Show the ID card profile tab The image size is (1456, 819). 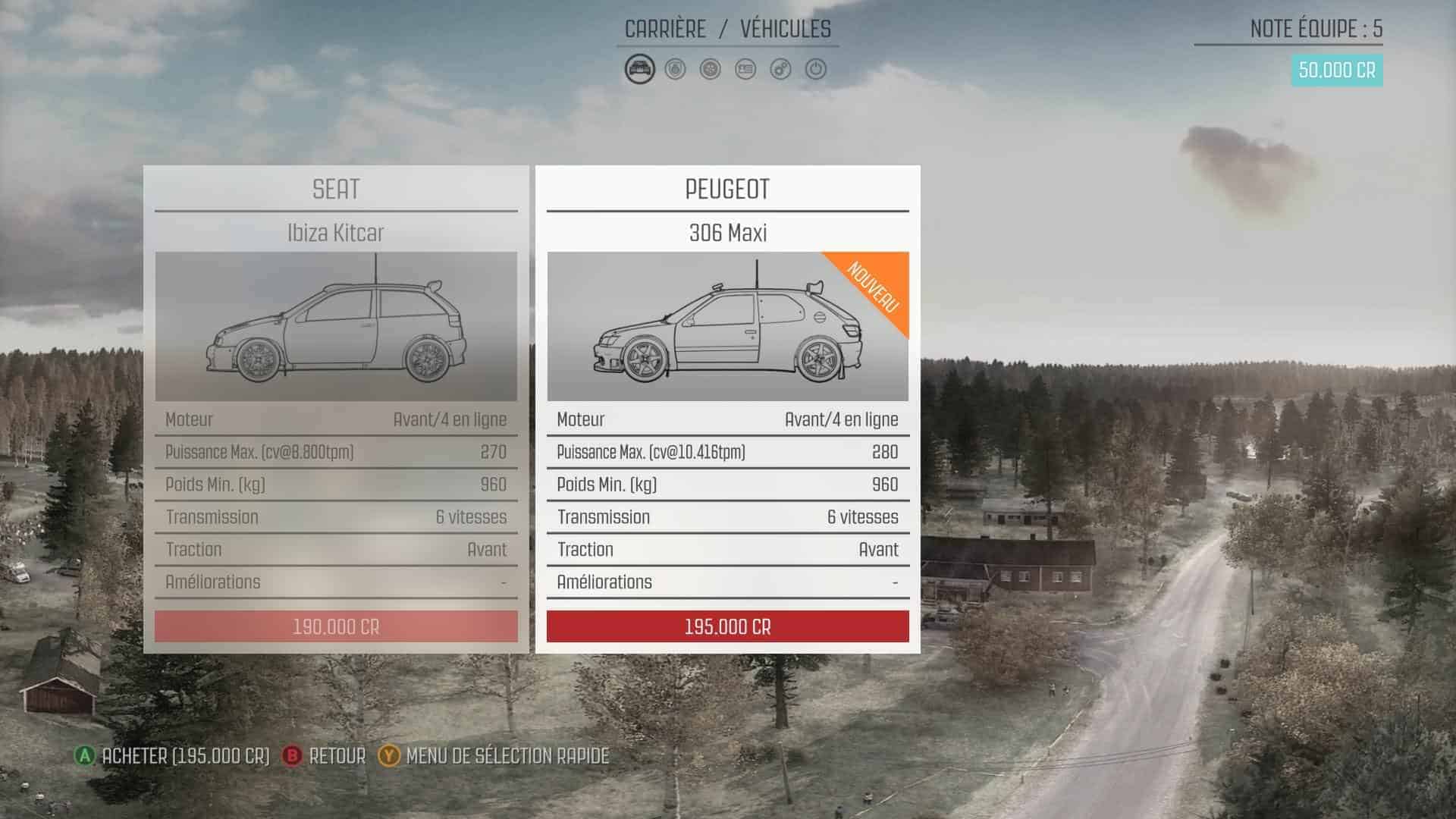[x=745, y=70]
